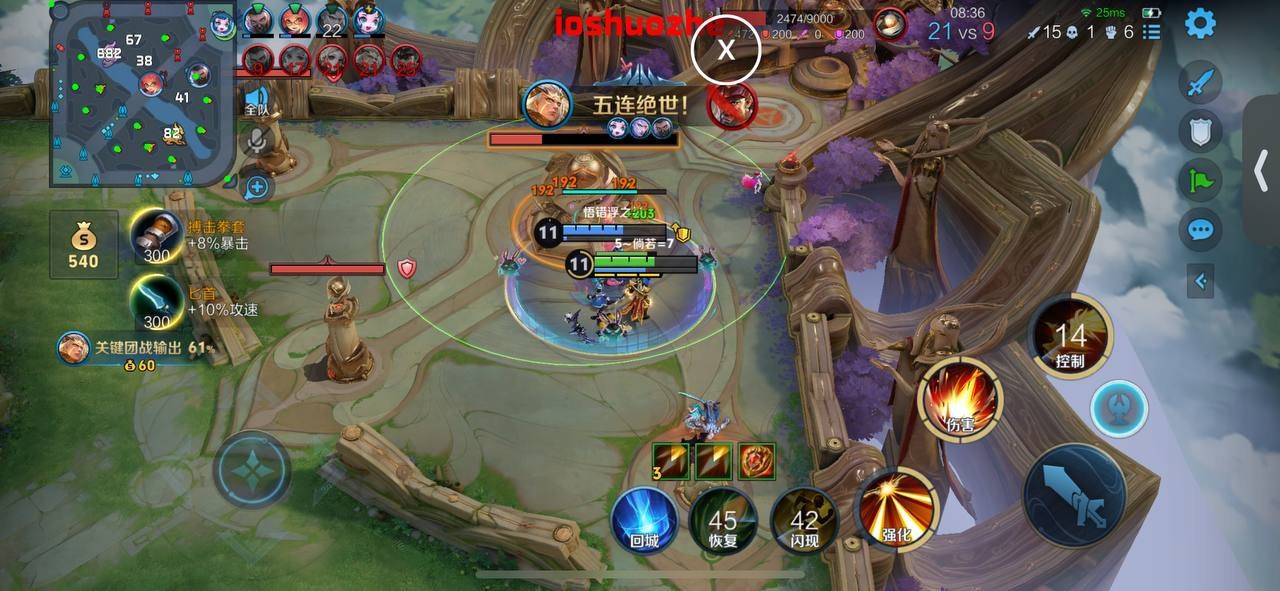
Task: Close the overlay with the X circle
Action: [x=727, y=49]
